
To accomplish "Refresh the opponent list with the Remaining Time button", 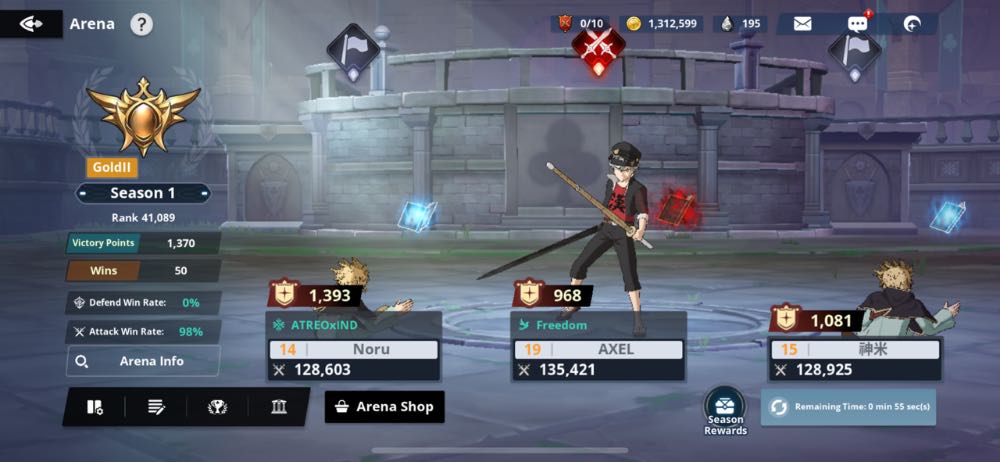I will coord(849,407).
